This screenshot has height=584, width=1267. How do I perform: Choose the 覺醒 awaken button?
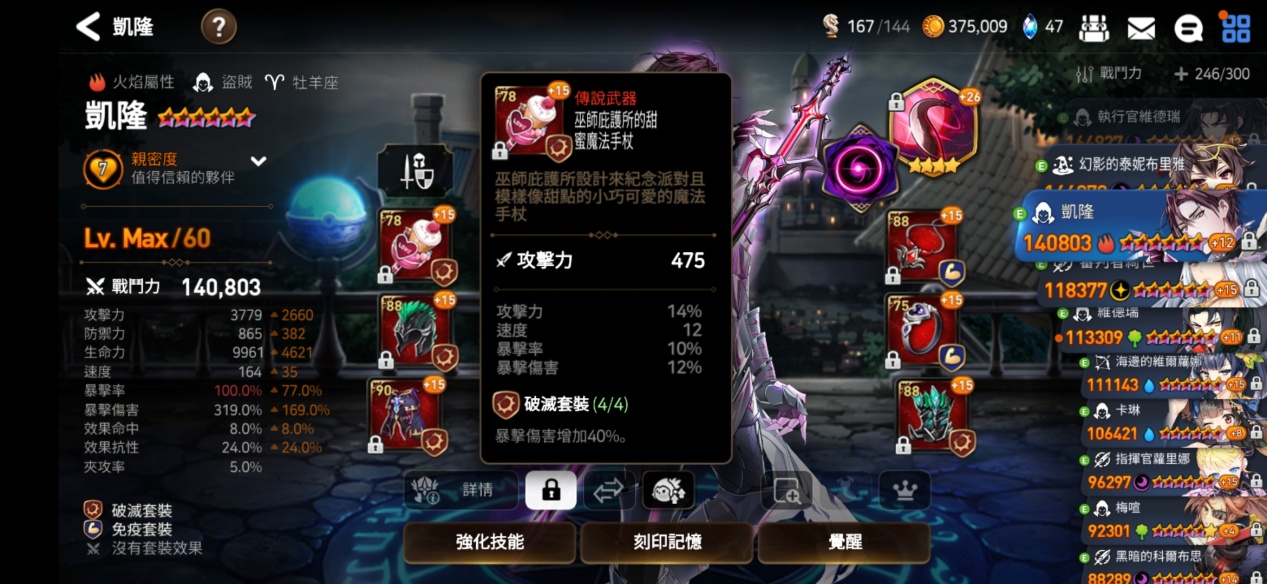click(843, 542)
